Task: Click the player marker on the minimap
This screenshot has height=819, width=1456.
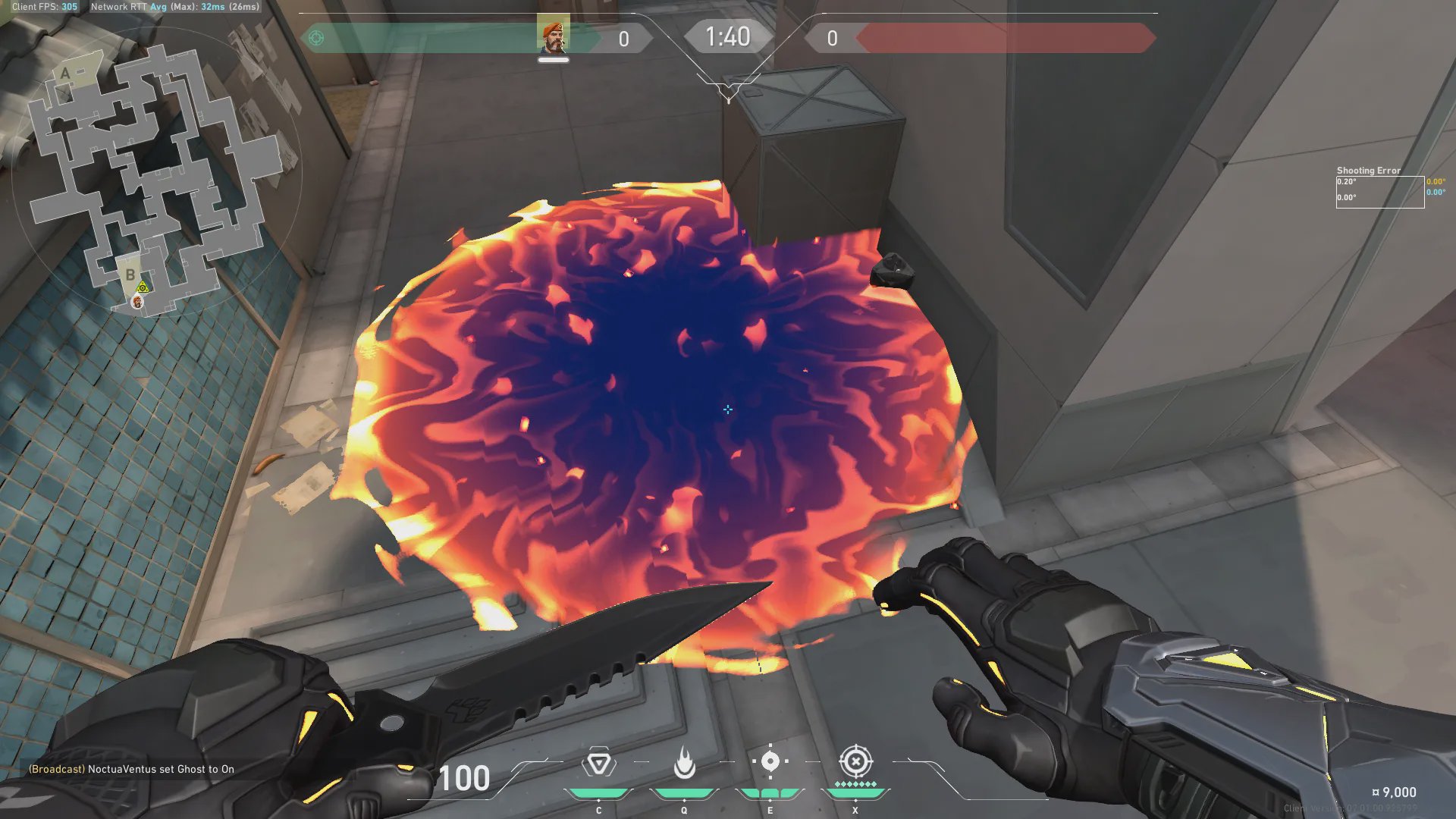Action: (x=137, y=302)
